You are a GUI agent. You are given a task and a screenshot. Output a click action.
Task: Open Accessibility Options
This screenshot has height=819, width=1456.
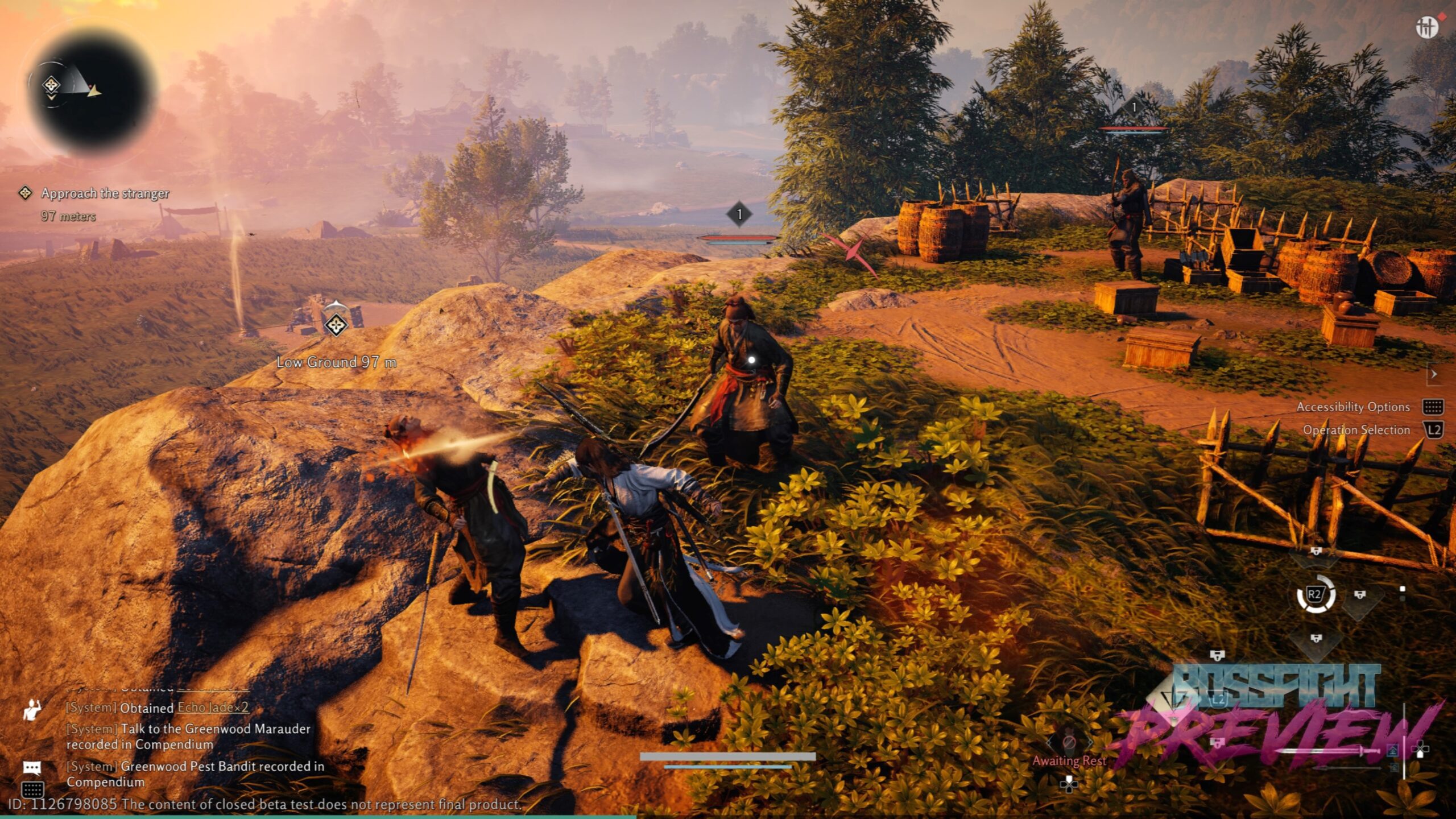pyautogui.click(x=1353, y=407)
